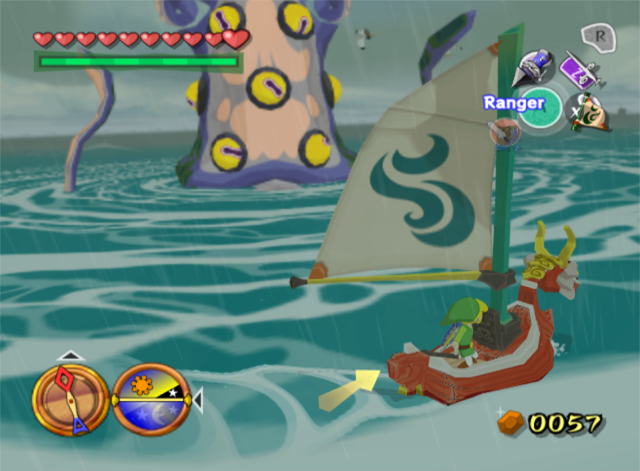Screen dimensions: 640x471
Task: Open the wind compass dial
Action: [x=70, y=399]
